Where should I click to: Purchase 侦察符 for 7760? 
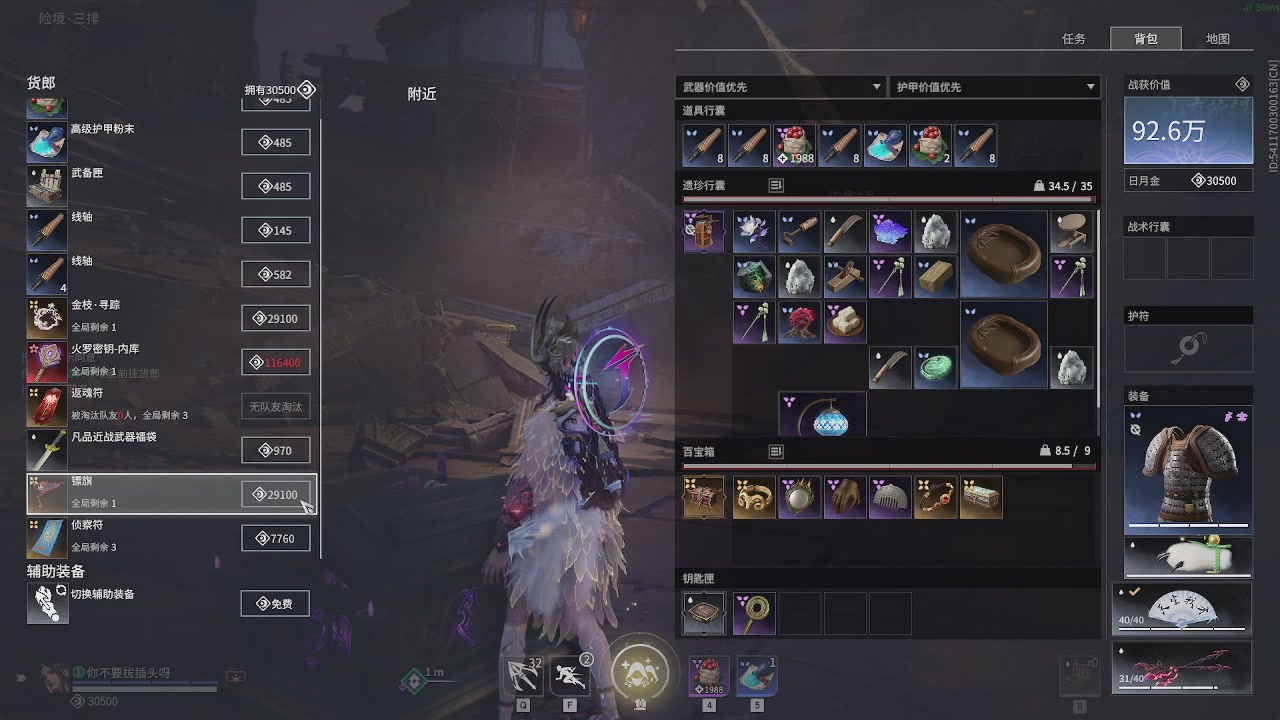pyautogui.click(x=275, y=538)
